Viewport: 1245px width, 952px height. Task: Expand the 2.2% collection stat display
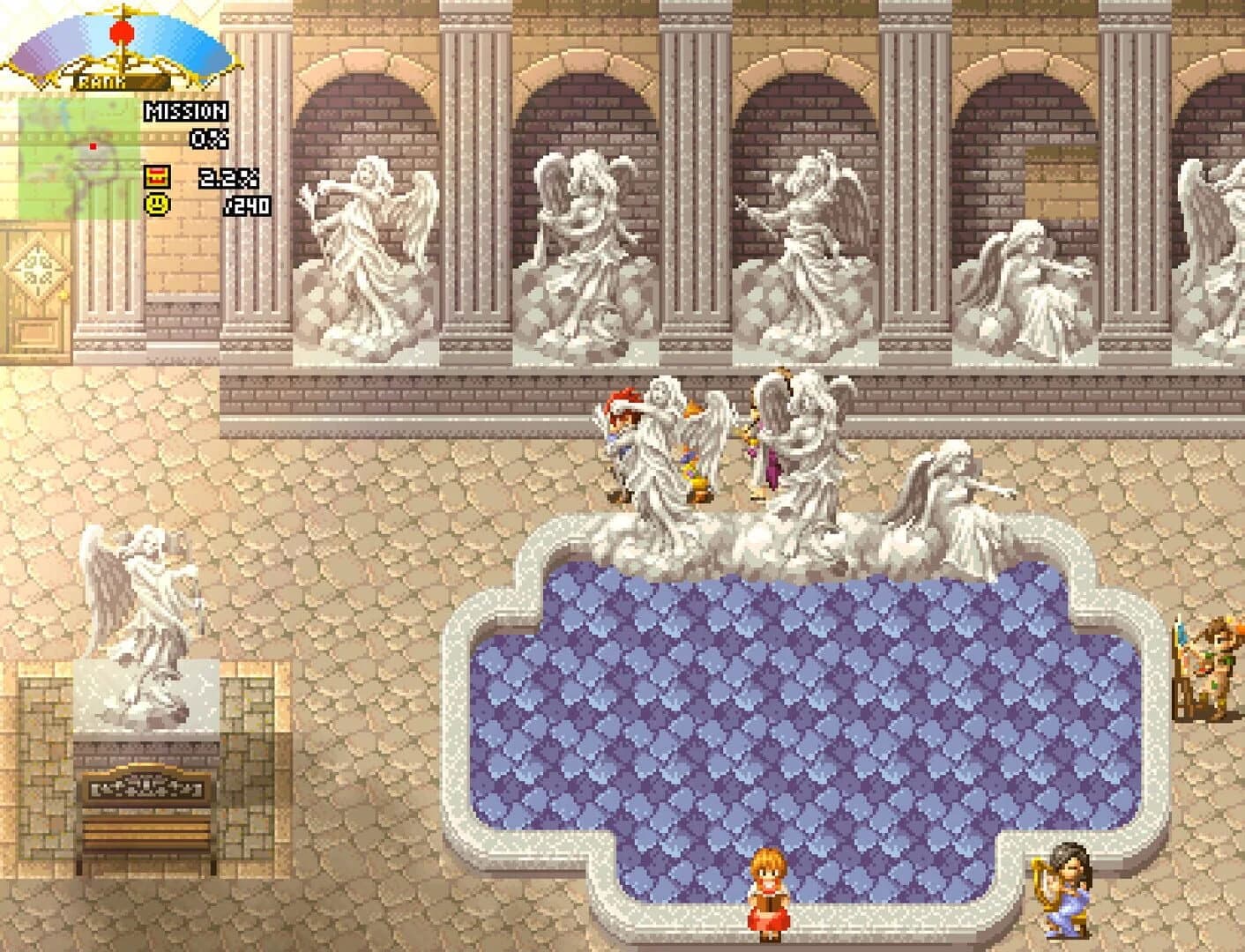pyautogui.click(x=227, y=179)
